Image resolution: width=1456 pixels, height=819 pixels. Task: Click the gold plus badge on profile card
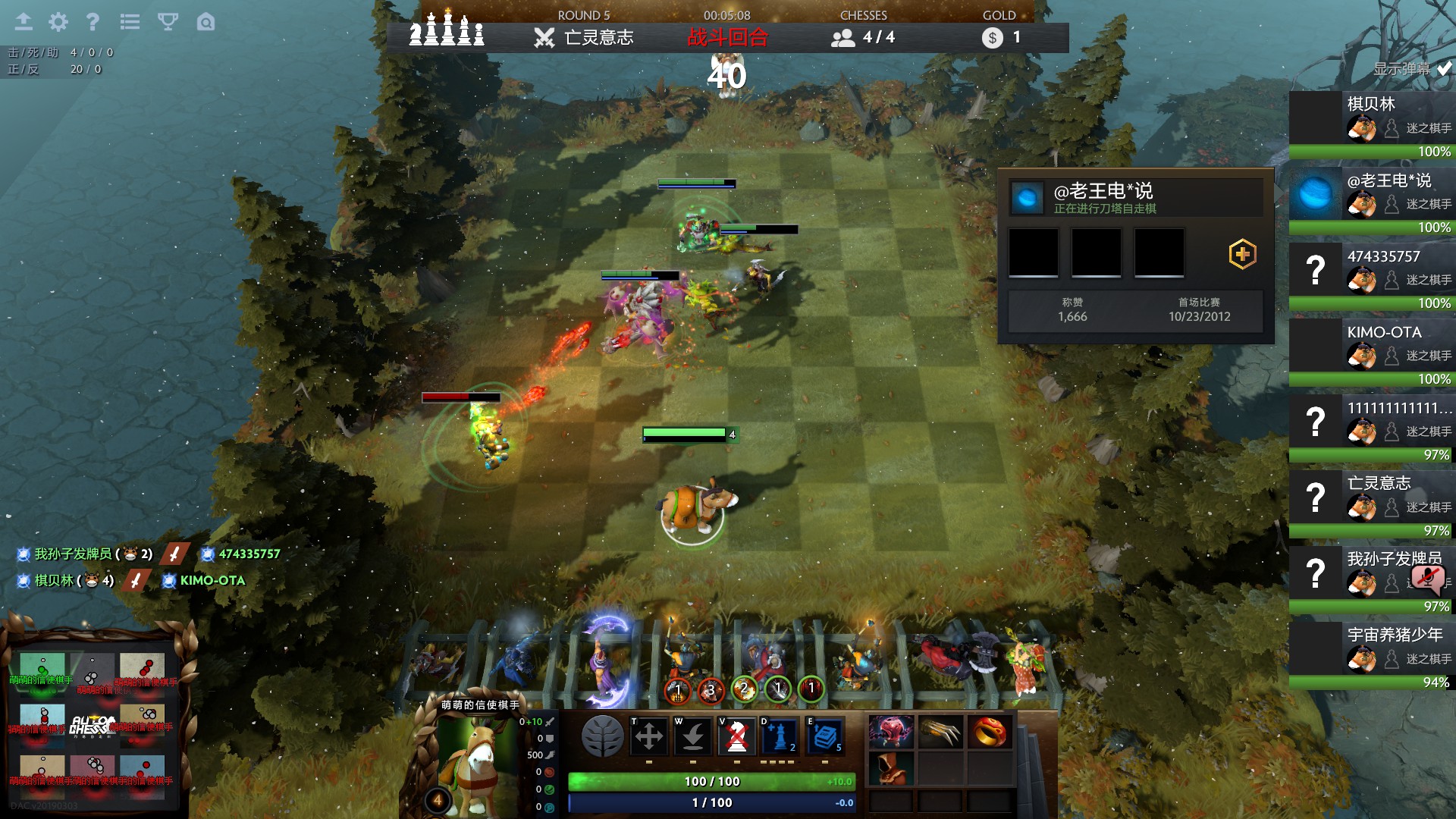(x=1242, y=254)
